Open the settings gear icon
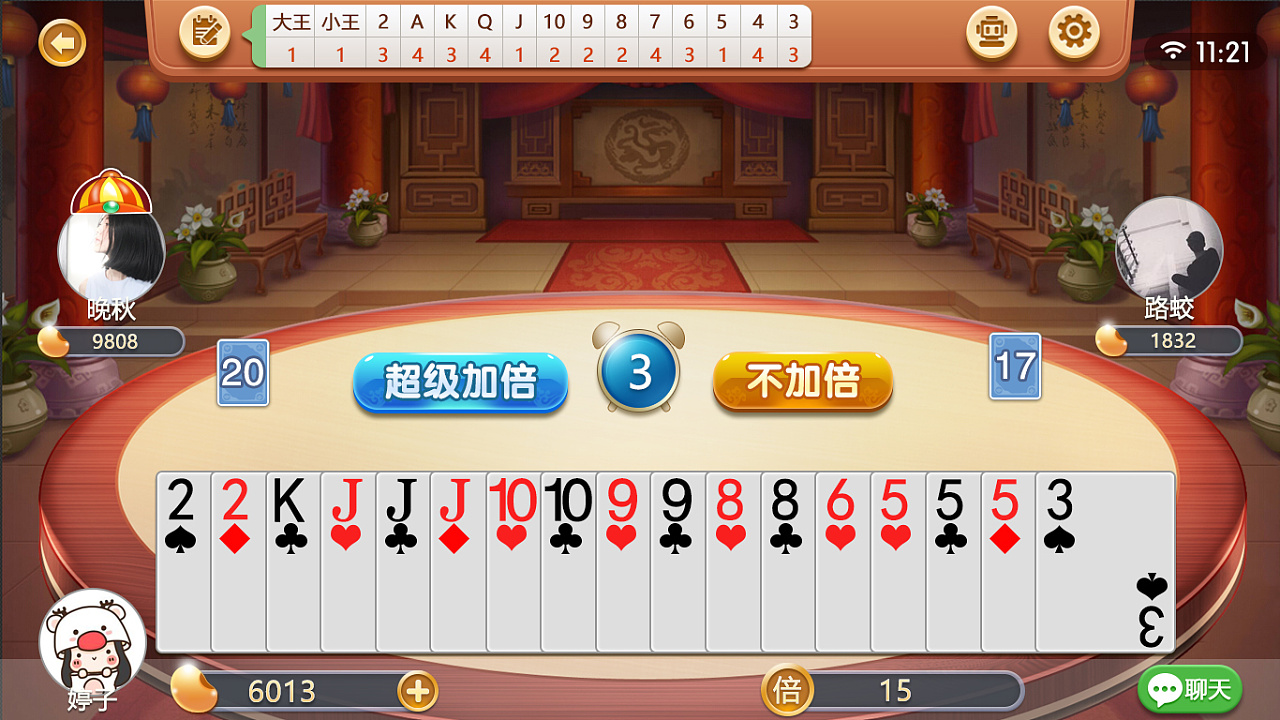The image size is (1280, 720). [1073, 33]
